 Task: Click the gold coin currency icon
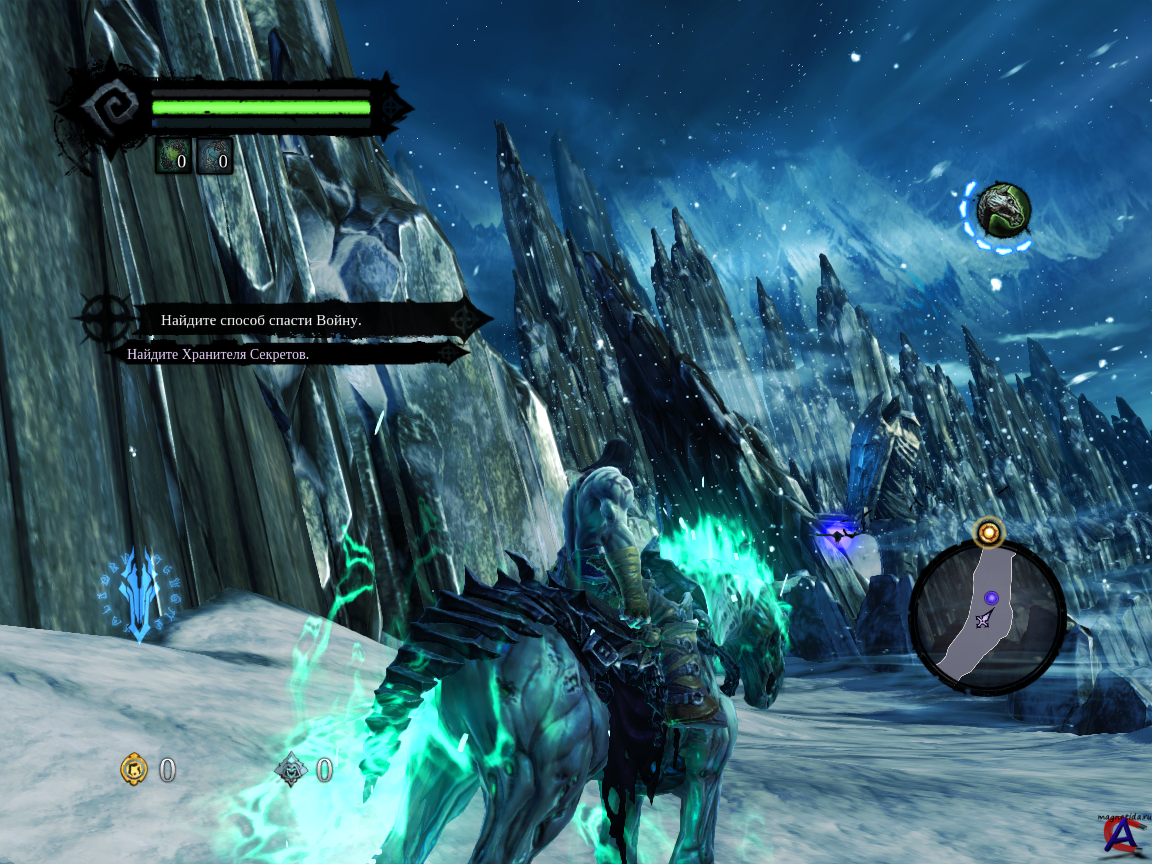click(134, 769)
